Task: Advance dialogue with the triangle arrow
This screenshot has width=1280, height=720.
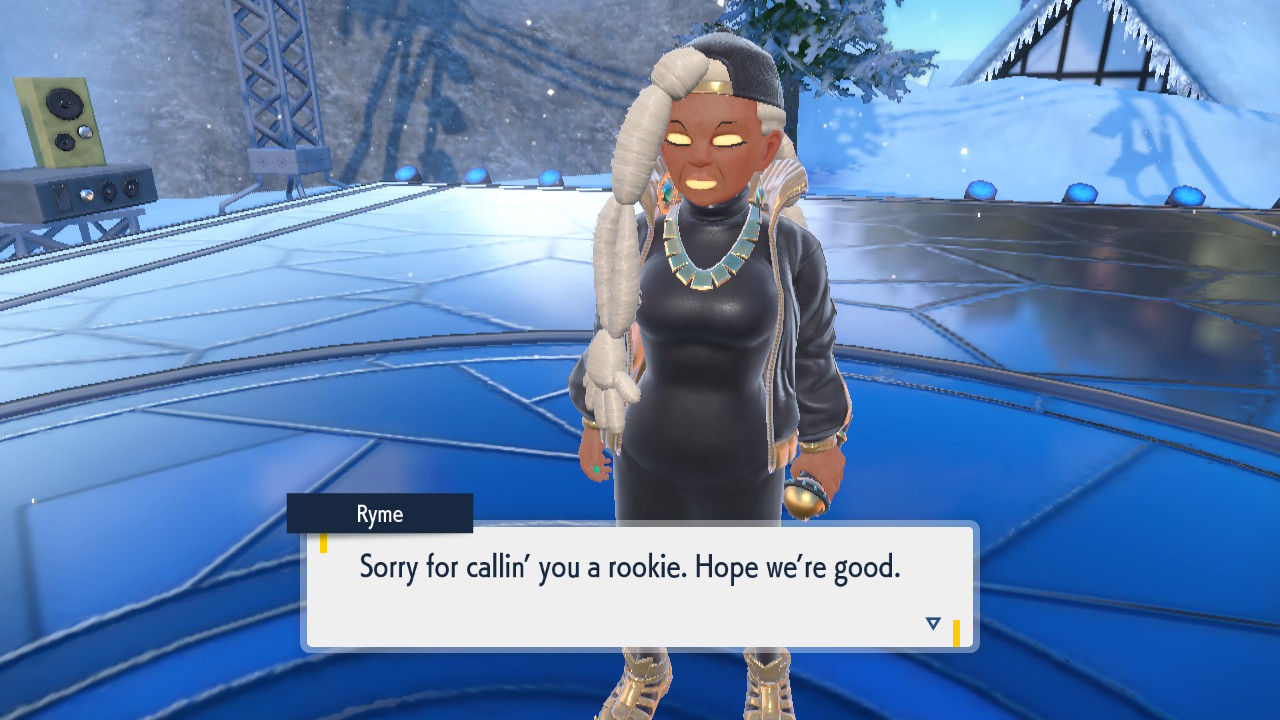Action: (933, 624)
